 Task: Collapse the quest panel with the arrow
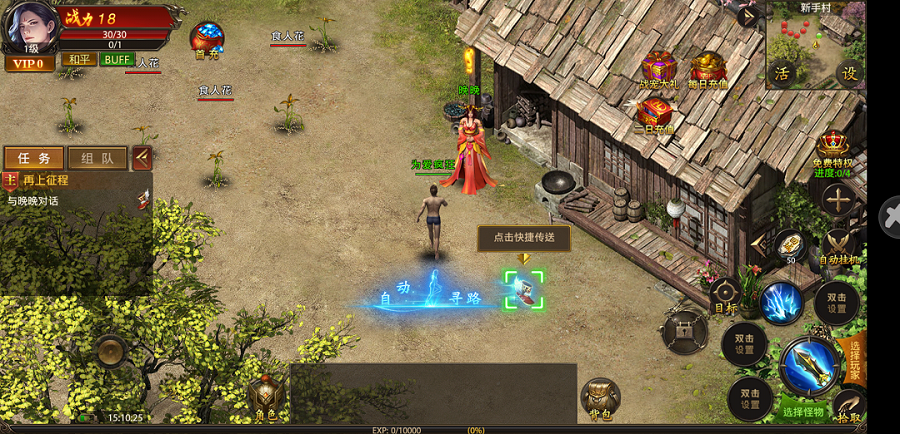142,157
